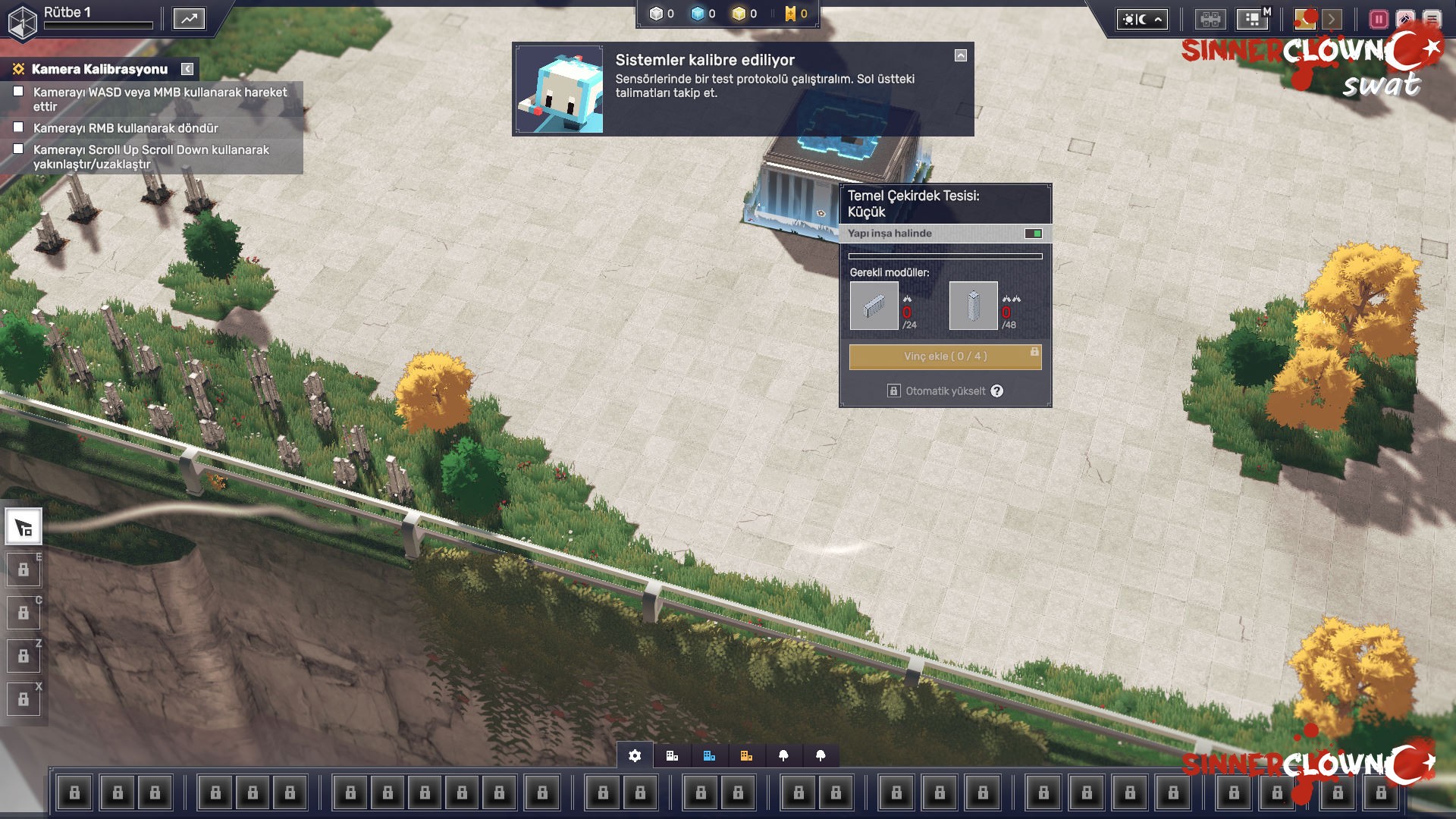
Task: Switch to the blue buildings tab
Action: point(709,755)
